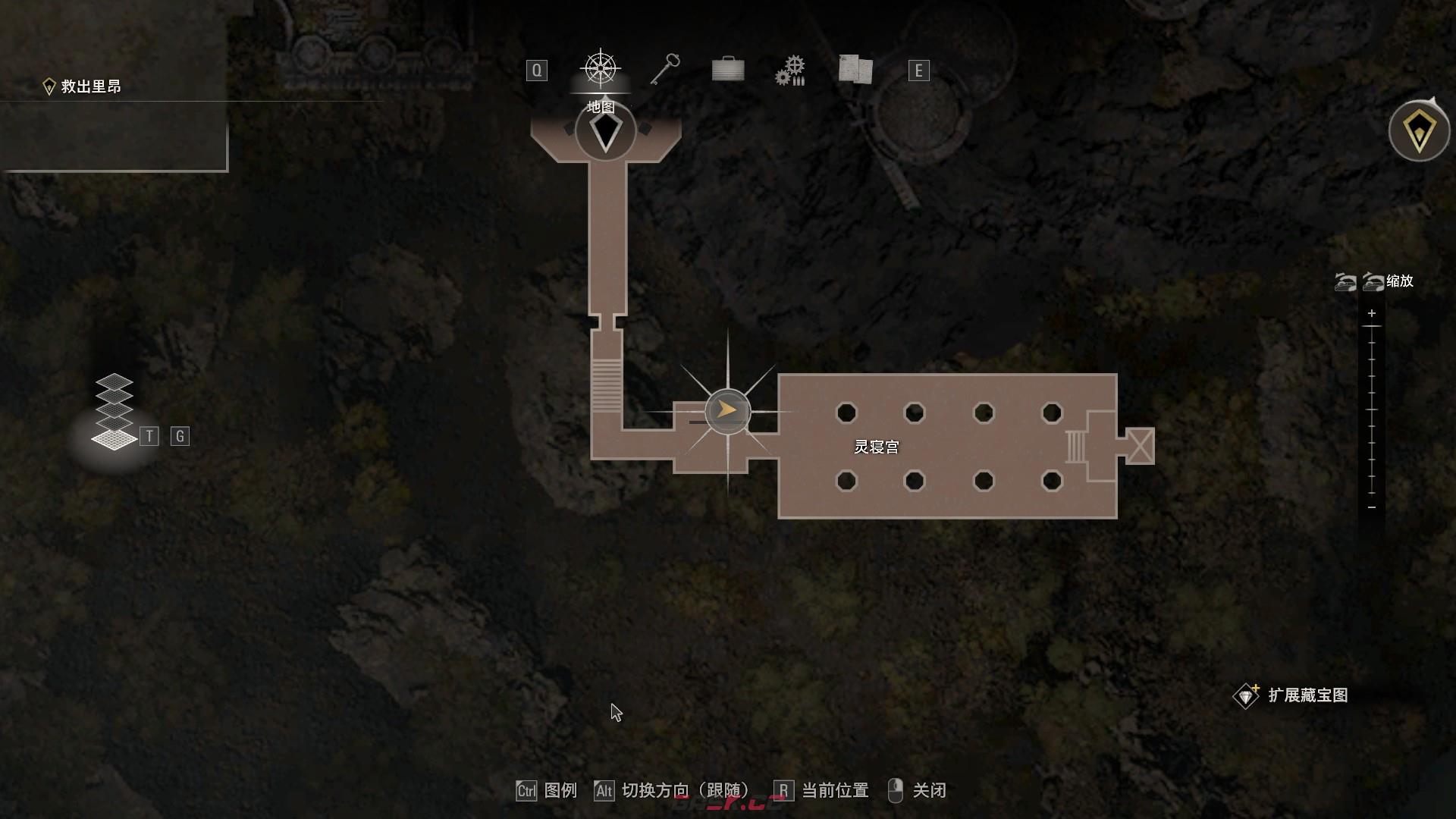Click the 救出里昂 objective tracker
1456x819 pixels.
pos(91,86)
